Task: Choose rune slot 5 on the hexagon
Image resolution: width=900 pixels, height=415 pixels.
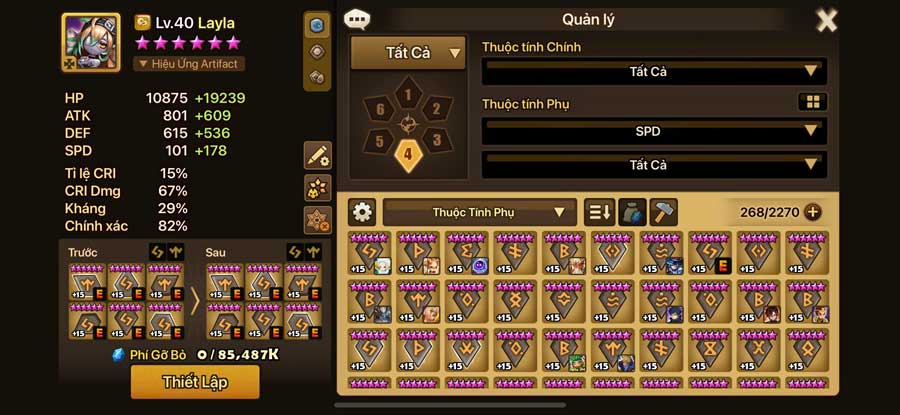Action: (x=379, y=141)
